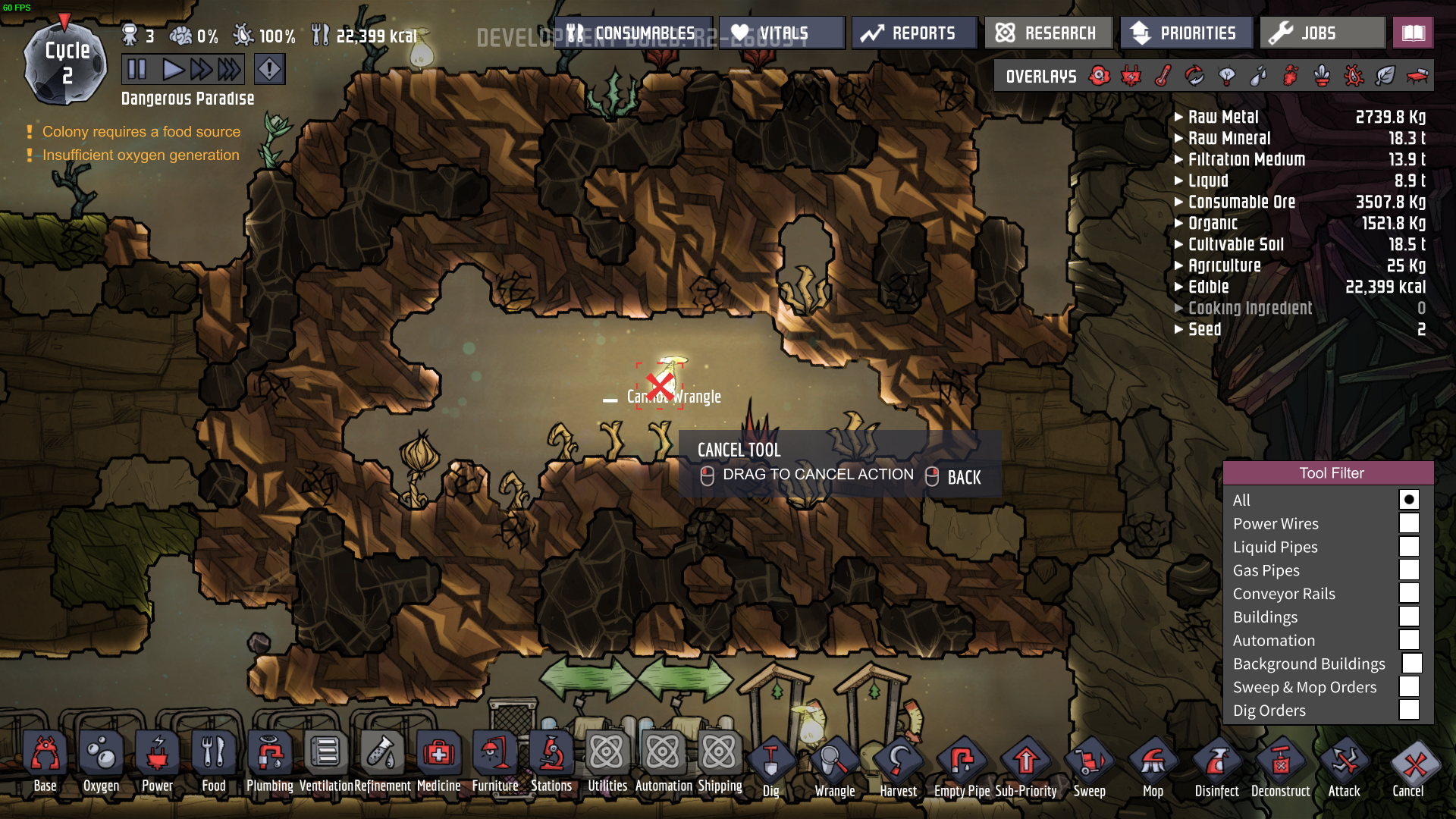
Task: Toggle the red alert button
Action: click(269, 70)
